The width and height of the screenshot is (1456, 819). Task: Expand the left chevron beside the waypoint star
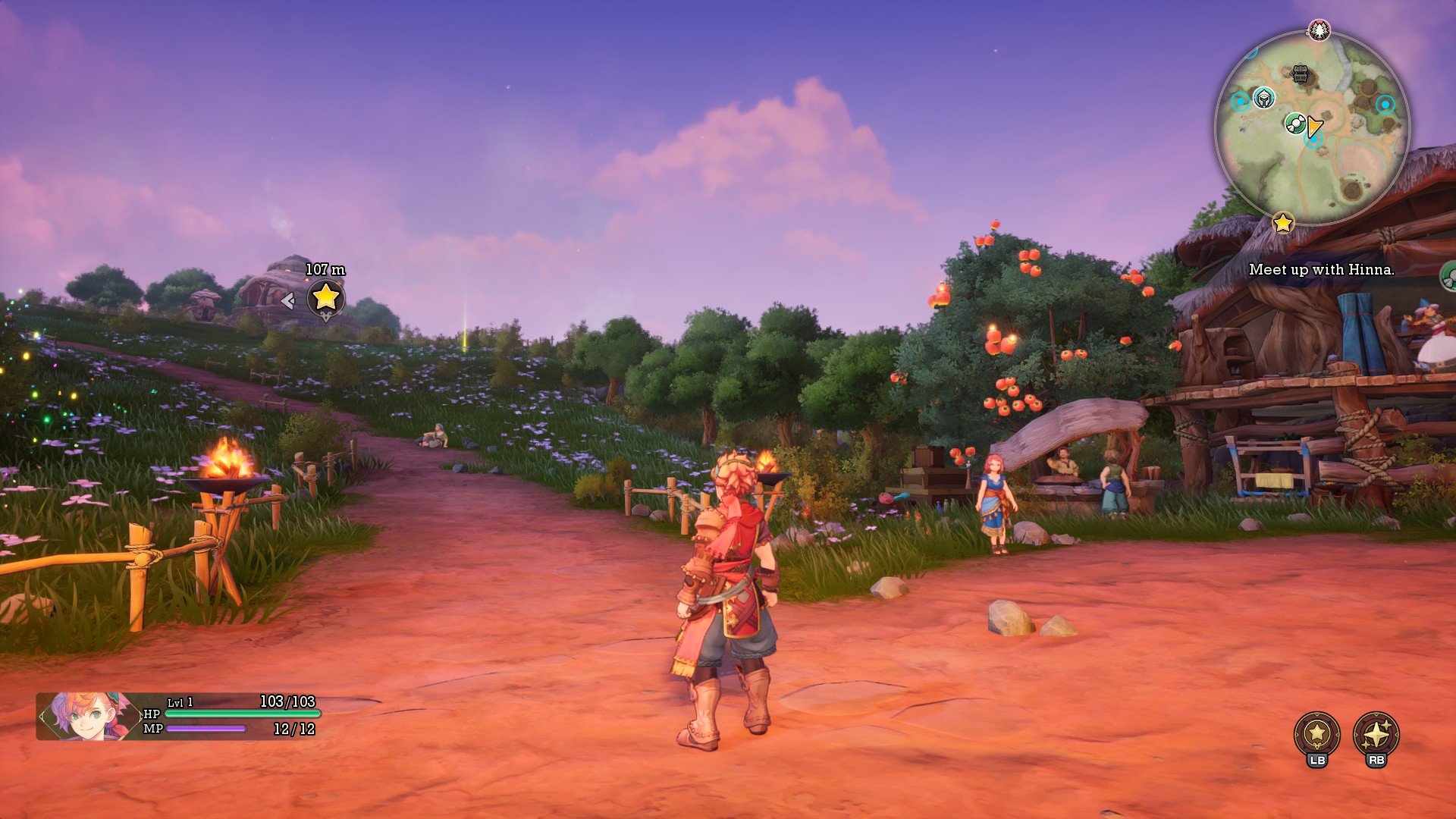click(x=287, y=300)
